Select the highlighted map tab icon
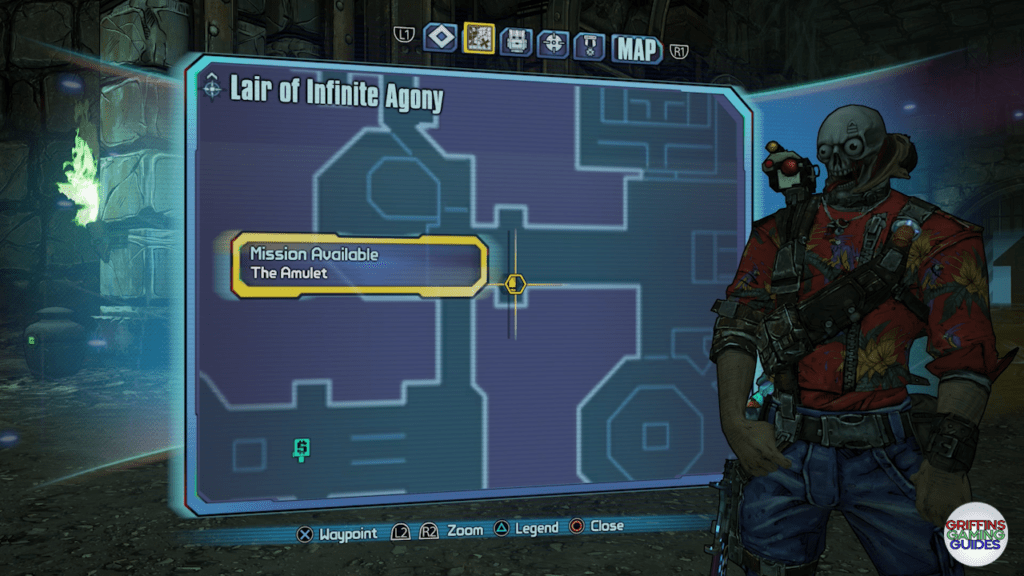This screenshot has height=576, width=1024. coord(479,38)
